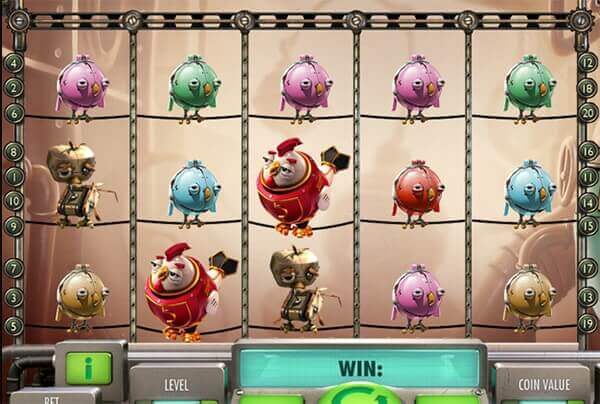This screenshot has width=600, height=404.
Task: Click payline marker 18
Action: (588, 87)
